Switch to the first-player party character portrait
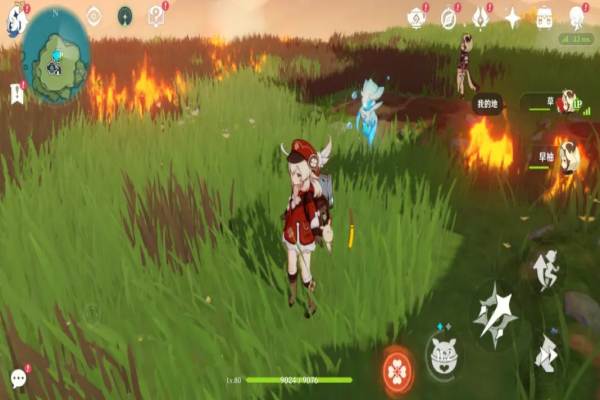The image size is (600, 400). tap(569, 103)
